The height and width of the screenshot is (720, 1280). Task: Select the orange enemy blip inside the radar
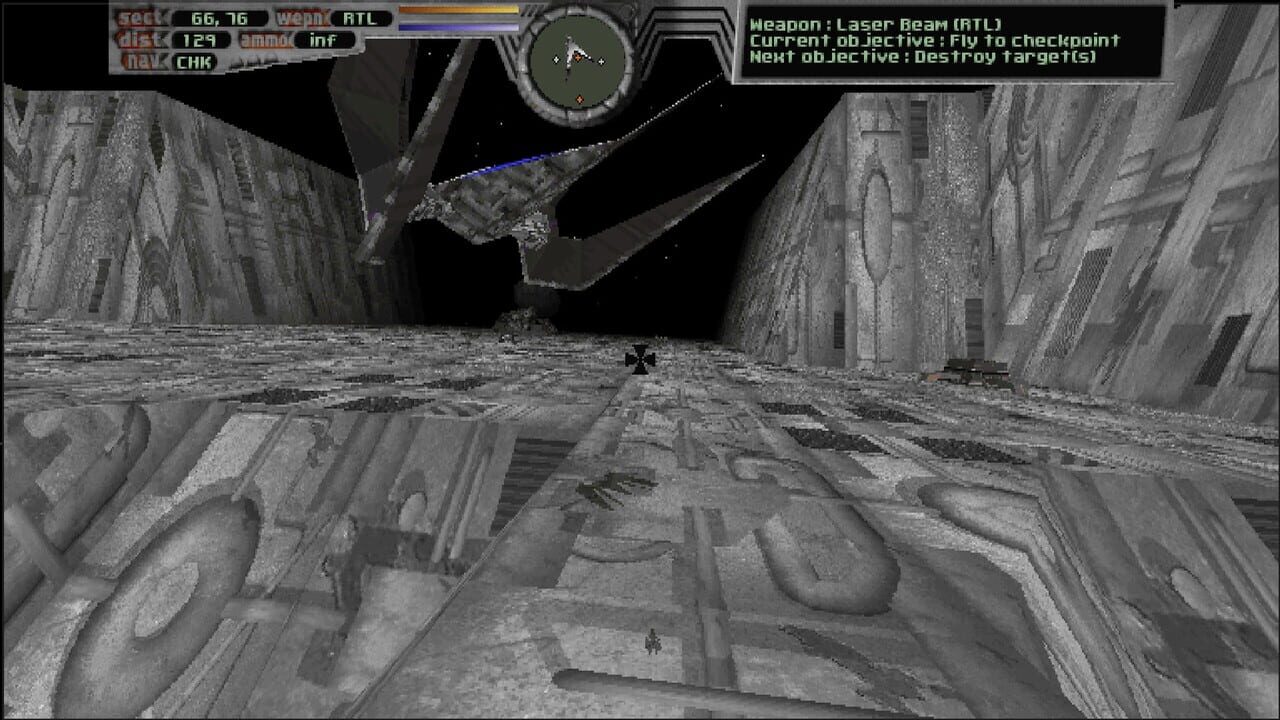coord(578,57)
